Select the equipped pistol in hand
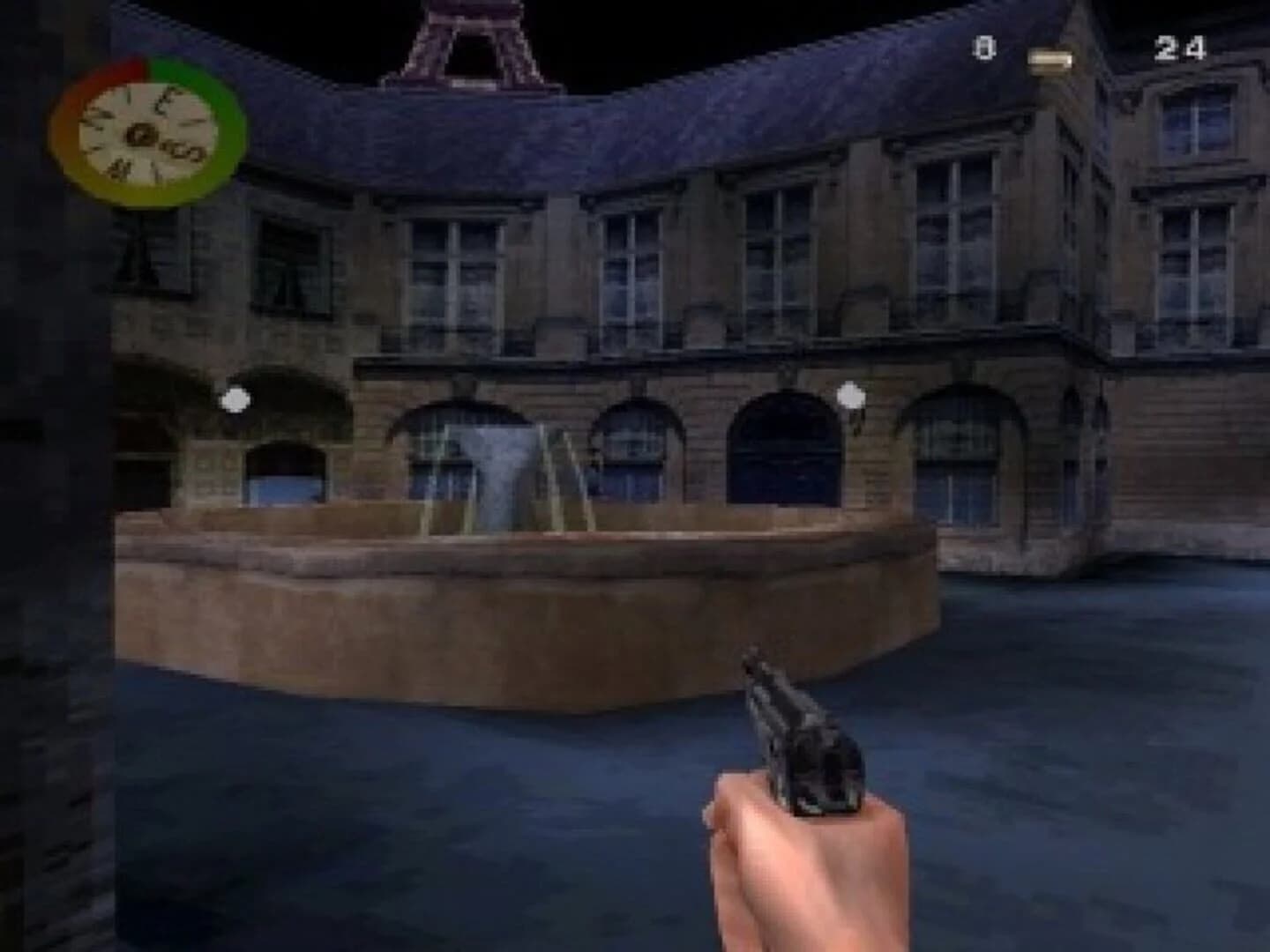 click(798, 749)
